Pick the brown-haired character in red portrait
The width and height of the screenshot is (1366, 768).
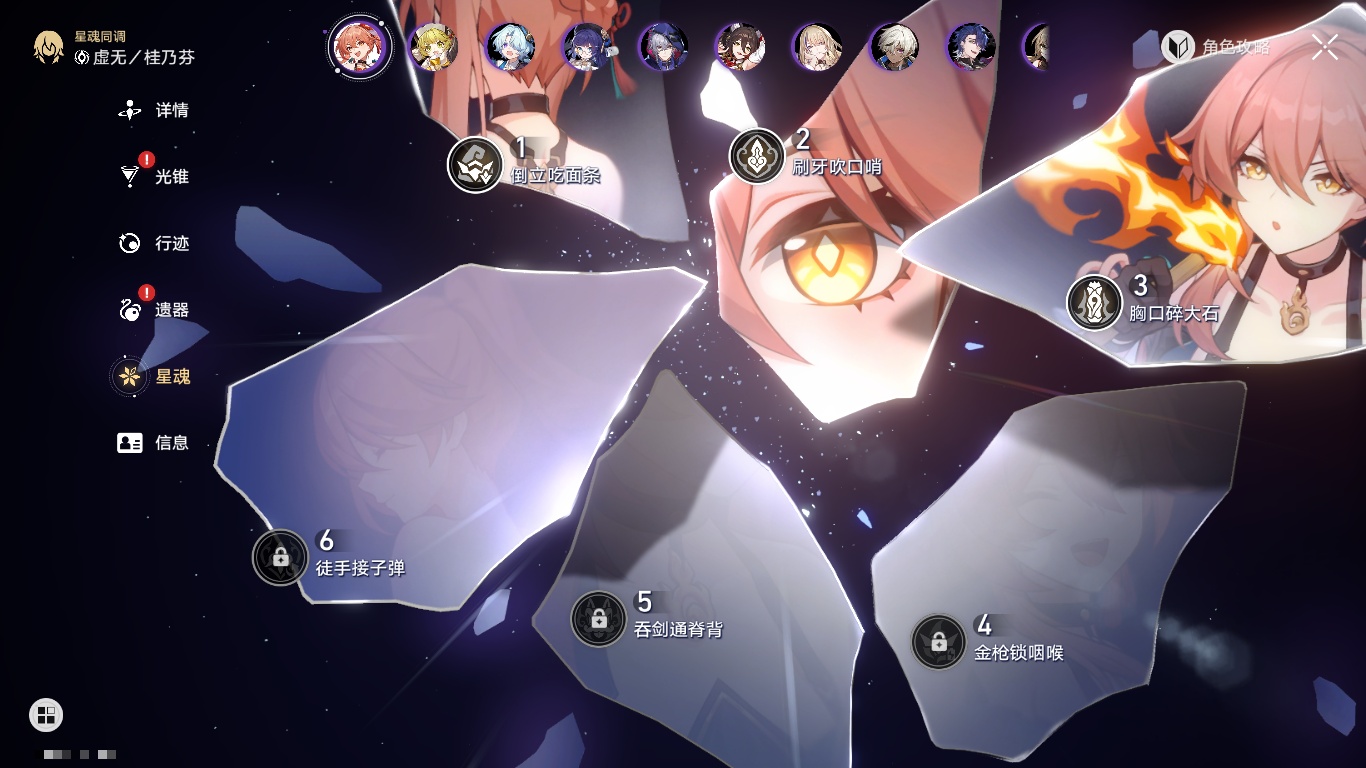tap(741, 47)
